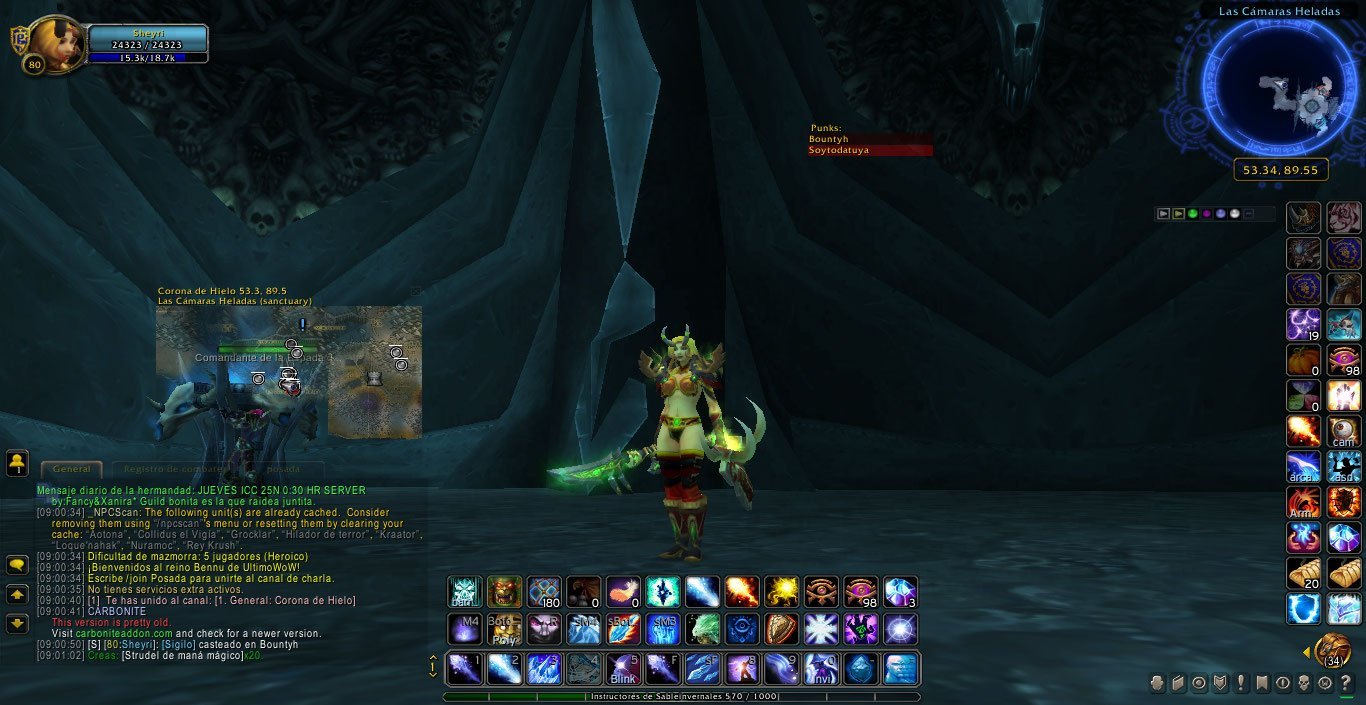
Task: Open the backpack bag showing 34
Action: tap(1332, 650)
